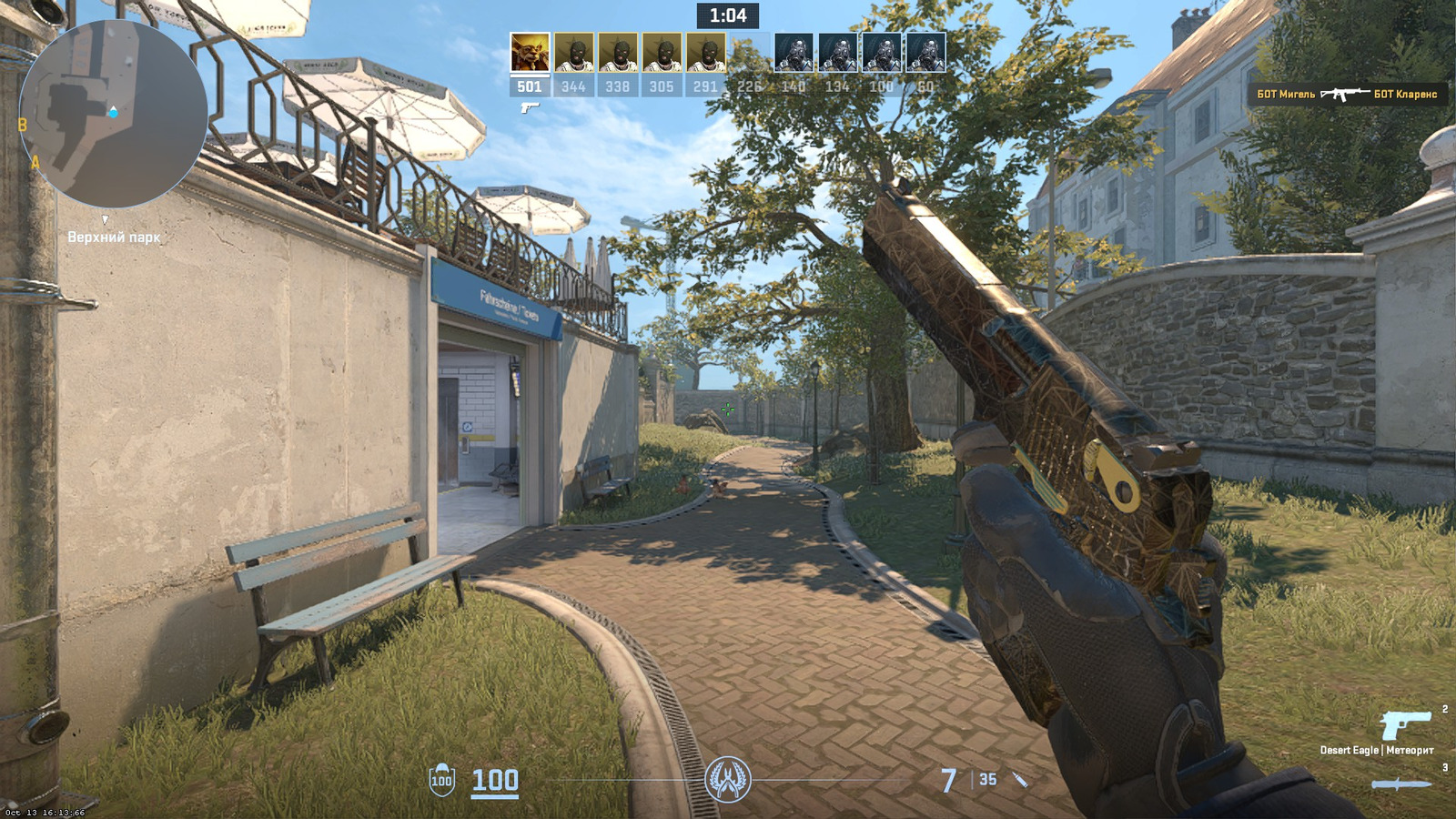
Task: Click the armor shield icon beside health value
Action: 442,781
